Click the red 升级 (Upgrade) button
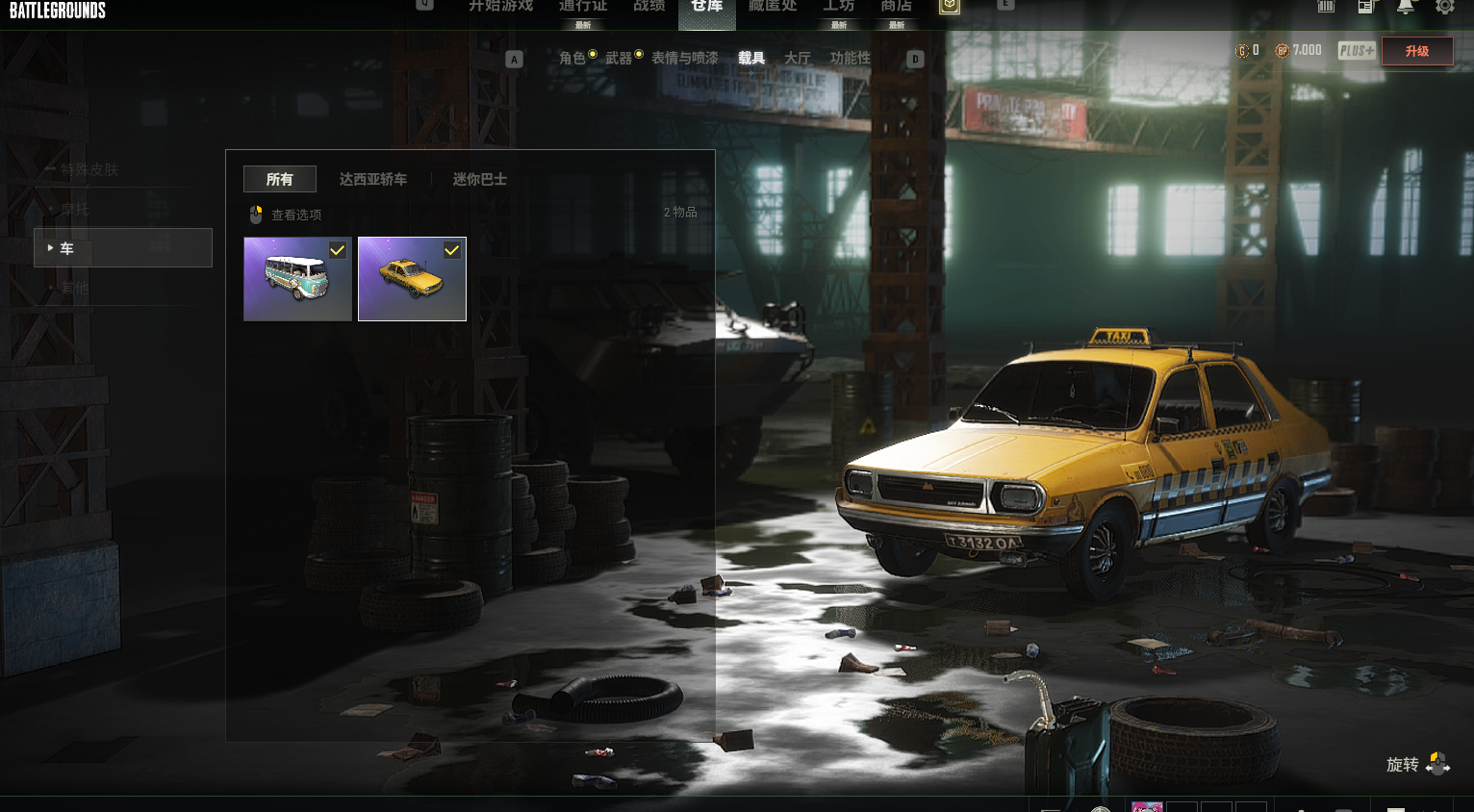 pyautogui.click(x=1417, y=51)
